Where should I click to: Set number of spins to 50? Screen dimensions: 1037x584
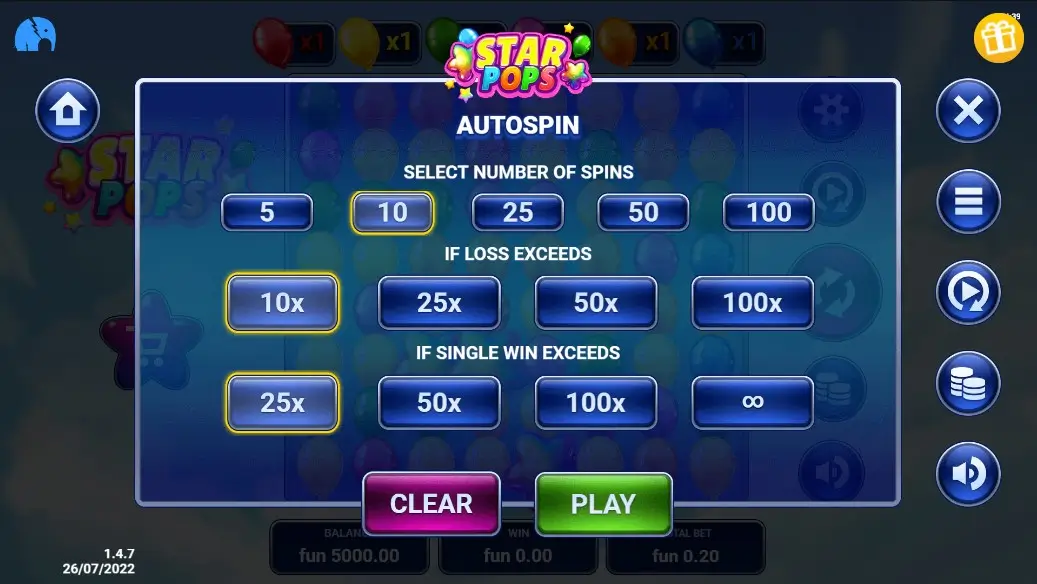coord(643,212)
